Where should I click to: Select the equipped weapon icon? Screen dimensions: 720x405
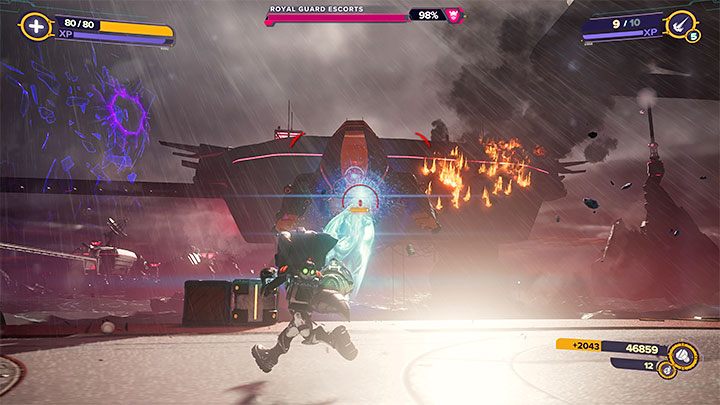tap(680, 21)
